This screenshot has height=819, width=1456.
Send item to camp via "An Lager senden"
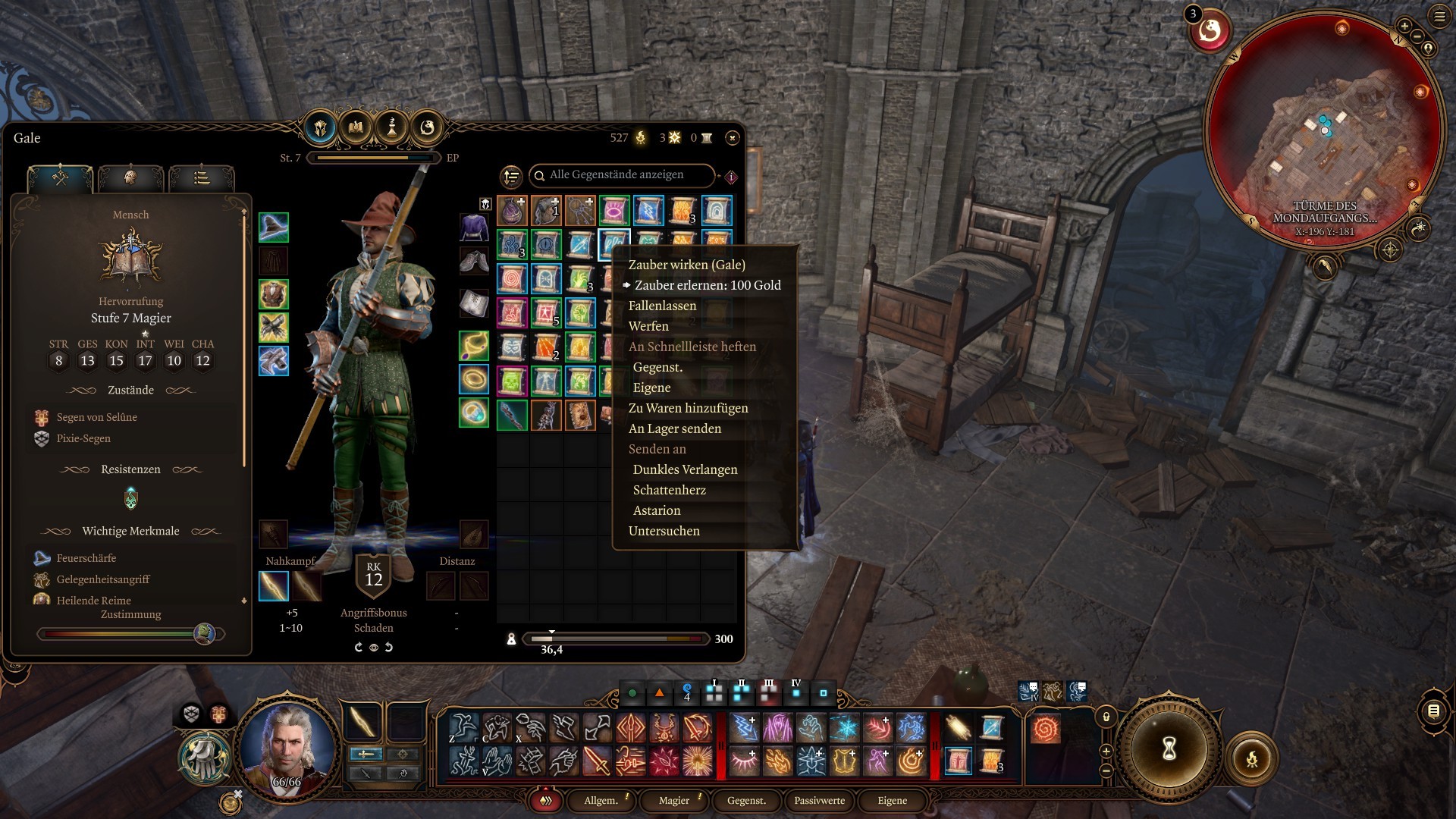(674, 428)
